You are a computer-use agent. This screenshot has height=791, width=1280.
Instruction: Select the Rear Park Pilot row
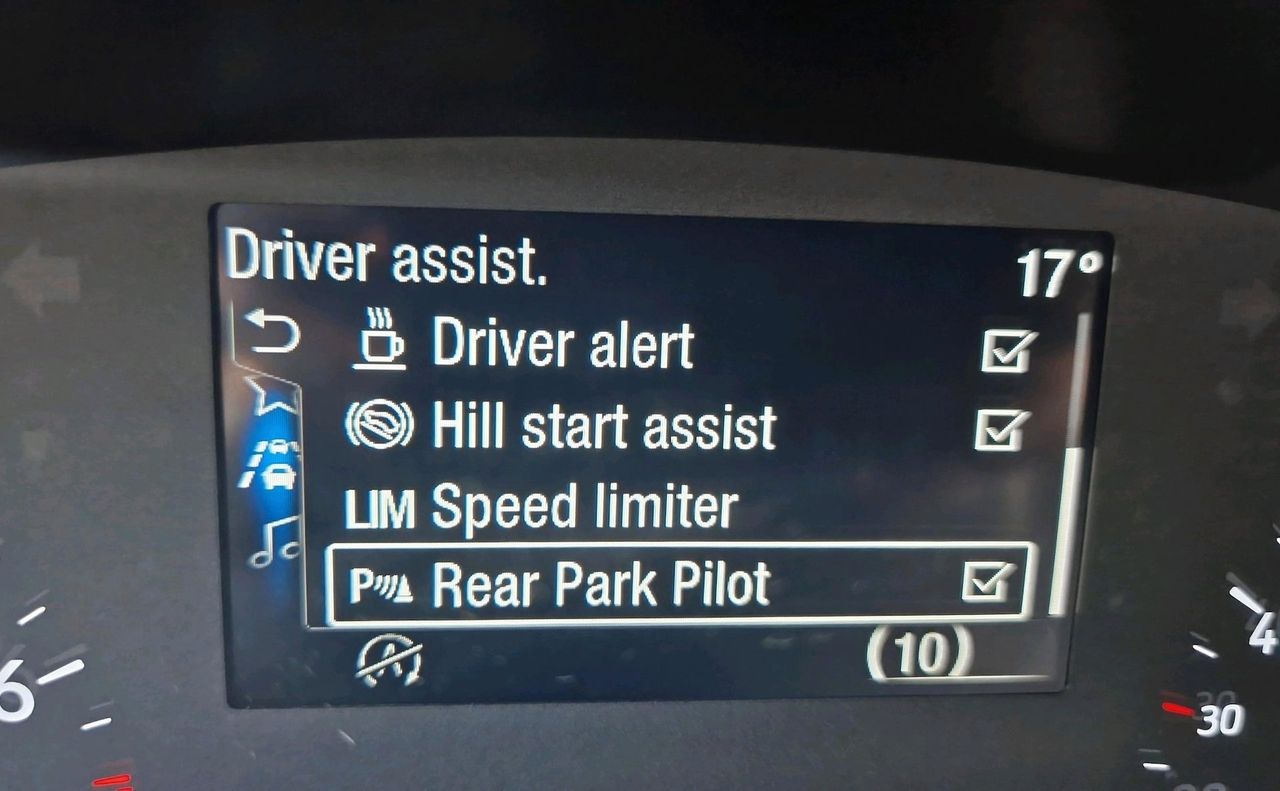pyautogui.click(x=600, y=584)
